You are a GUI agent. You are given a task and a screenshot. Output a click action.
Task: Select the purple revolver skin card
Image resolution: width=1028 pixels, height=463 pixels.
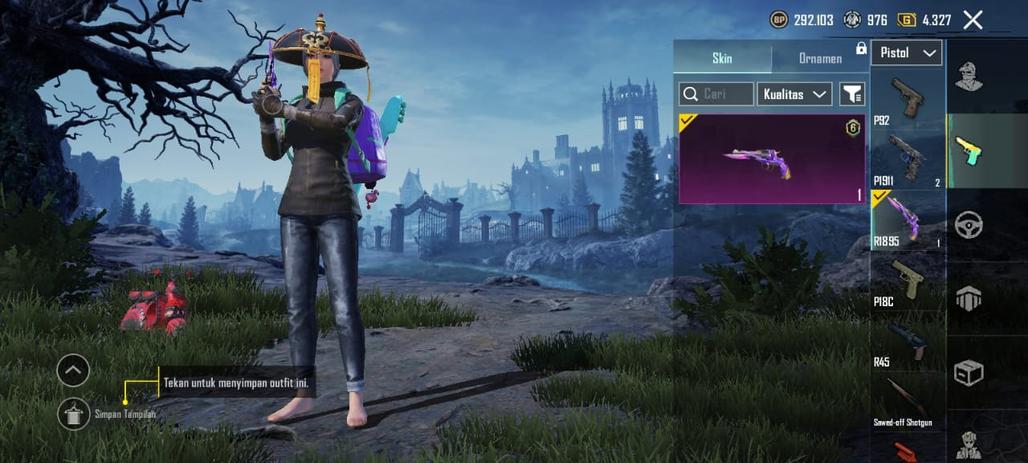772,159
